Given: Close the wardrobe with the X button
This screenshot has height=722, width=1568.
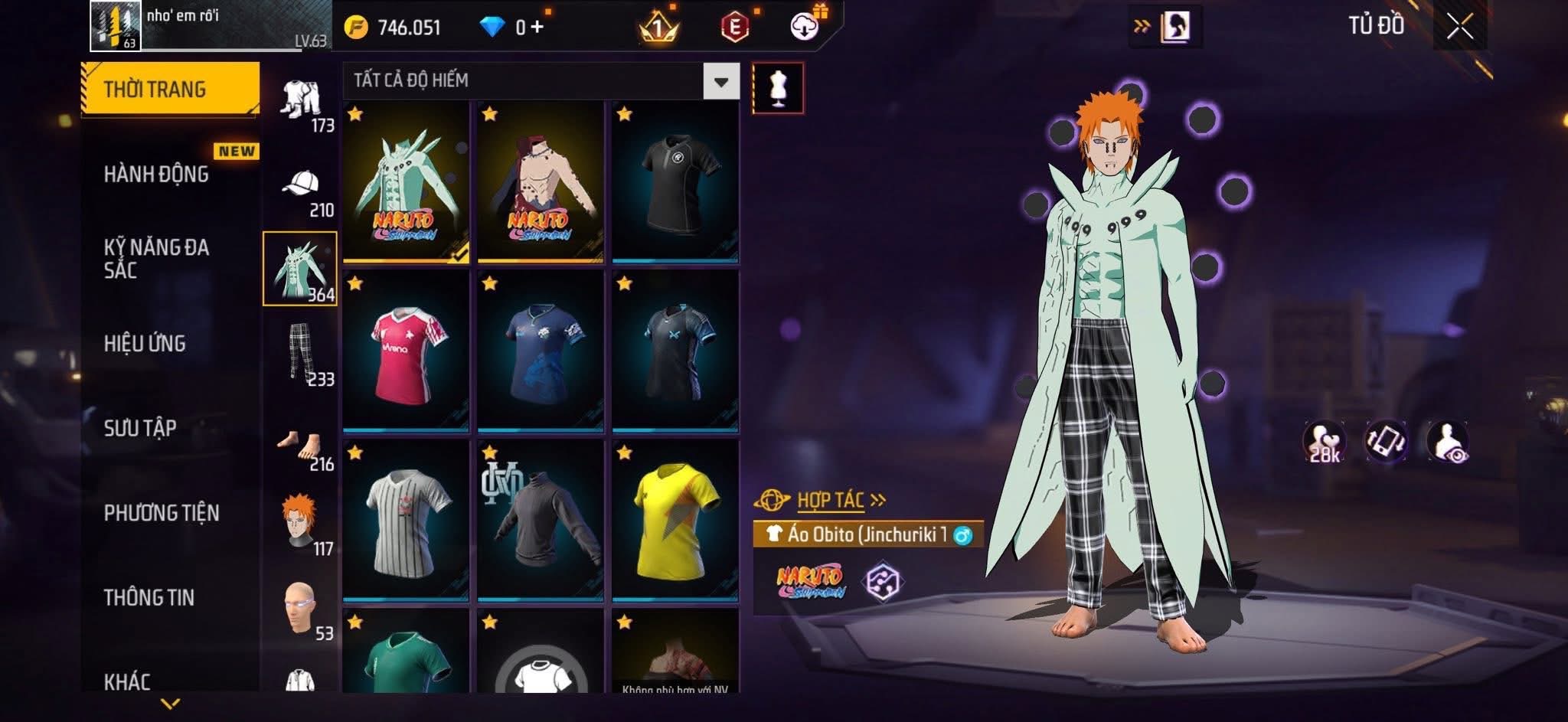Looking at the screenshot, I should tap(1459, 28).
